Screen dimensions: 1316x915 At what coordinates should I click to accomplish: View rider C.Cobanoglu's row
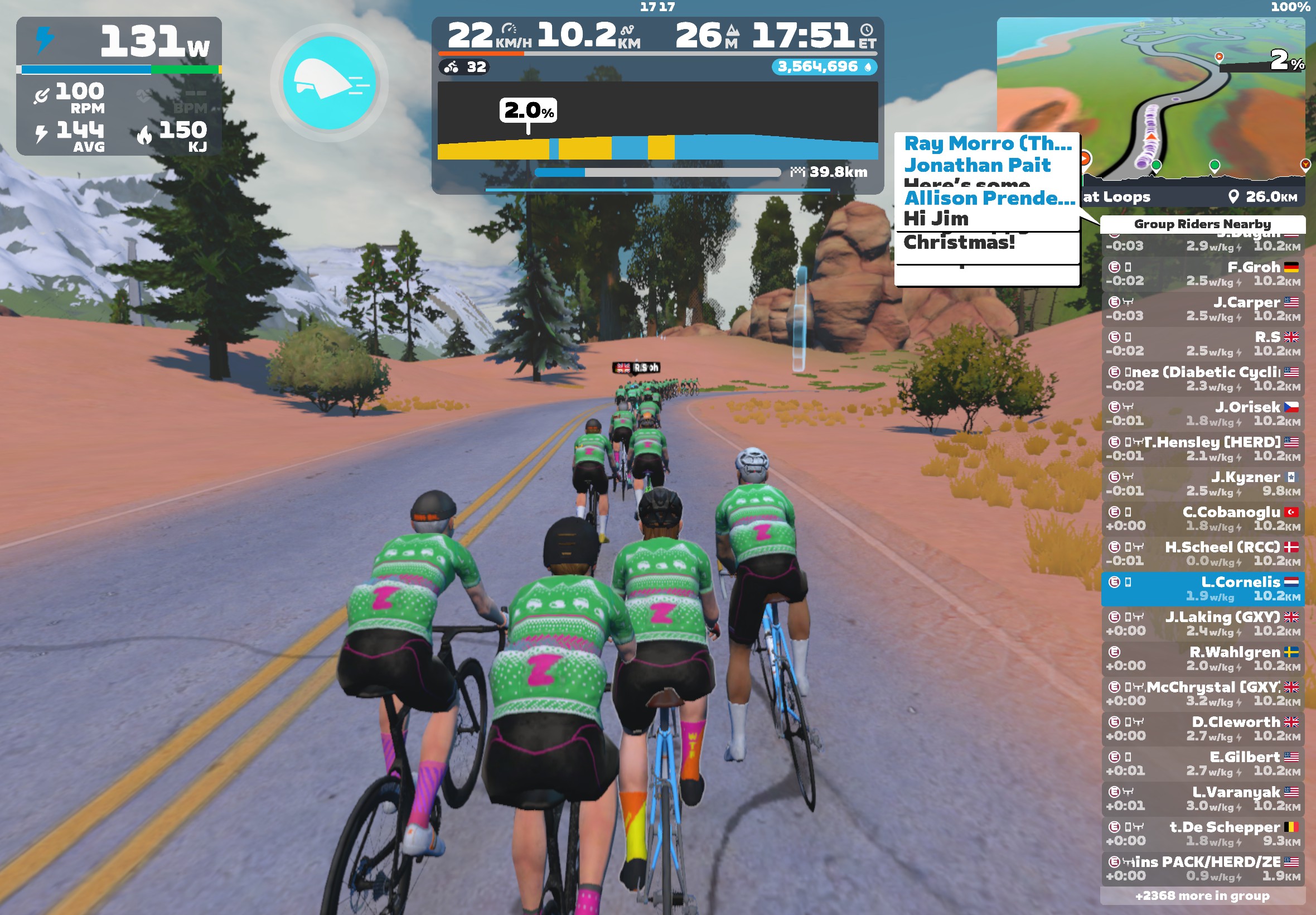coord(1202,518)
